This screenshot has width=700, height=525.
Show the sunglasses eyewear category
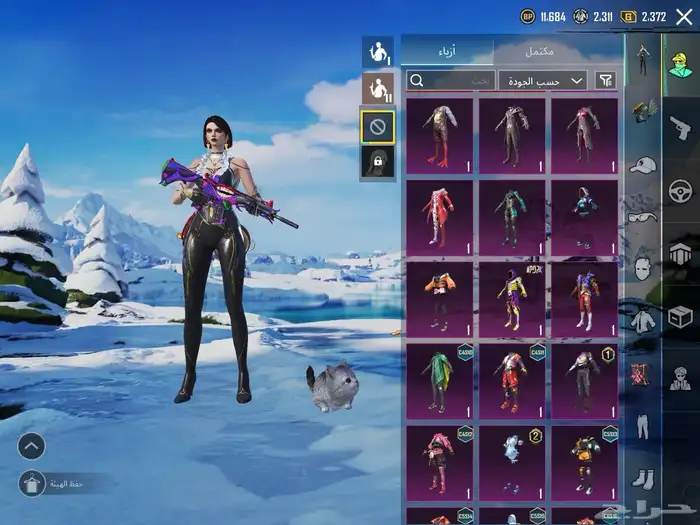(643, 217)
